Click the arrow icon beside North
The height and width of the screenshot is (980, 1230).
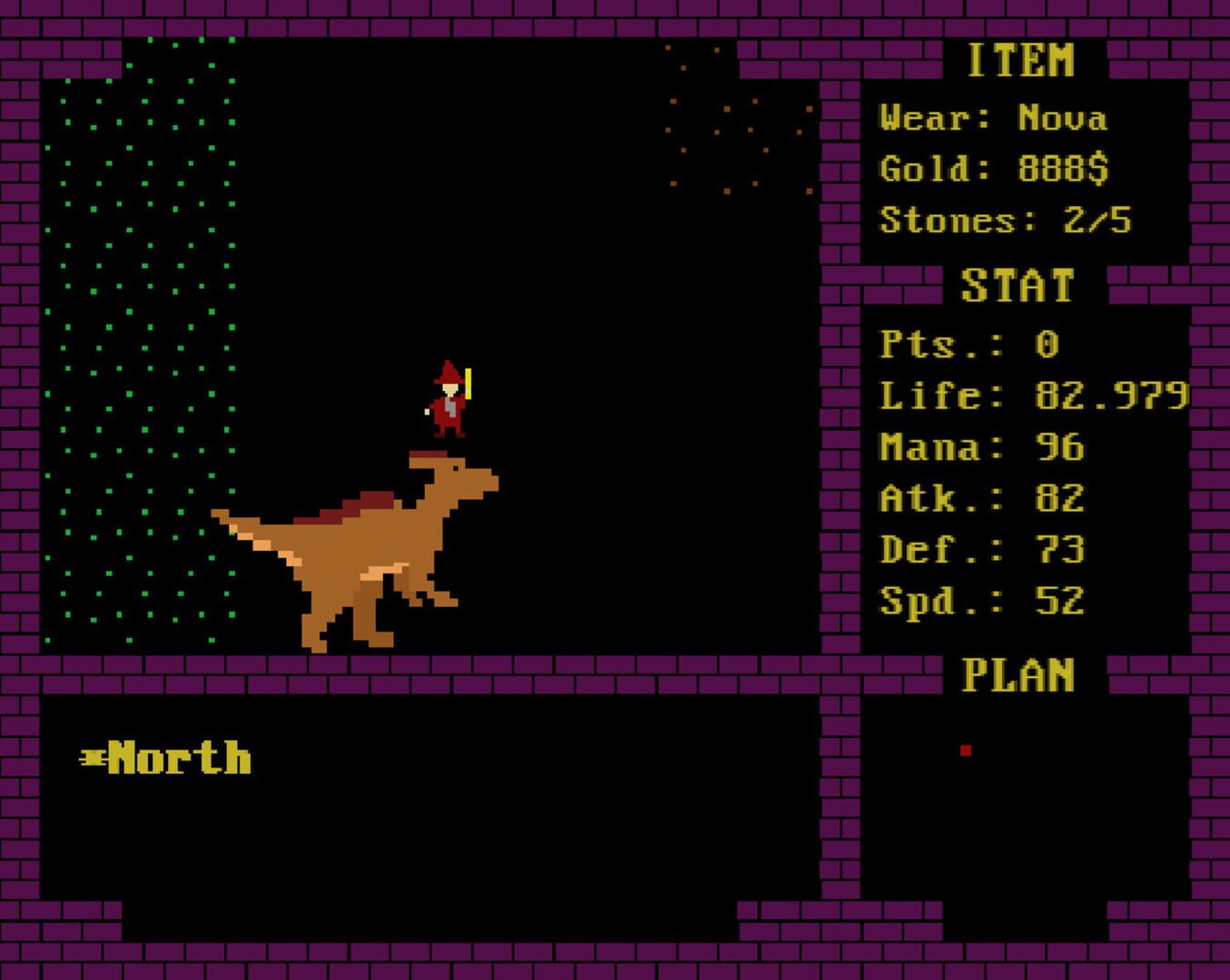[x=93, y=756]
